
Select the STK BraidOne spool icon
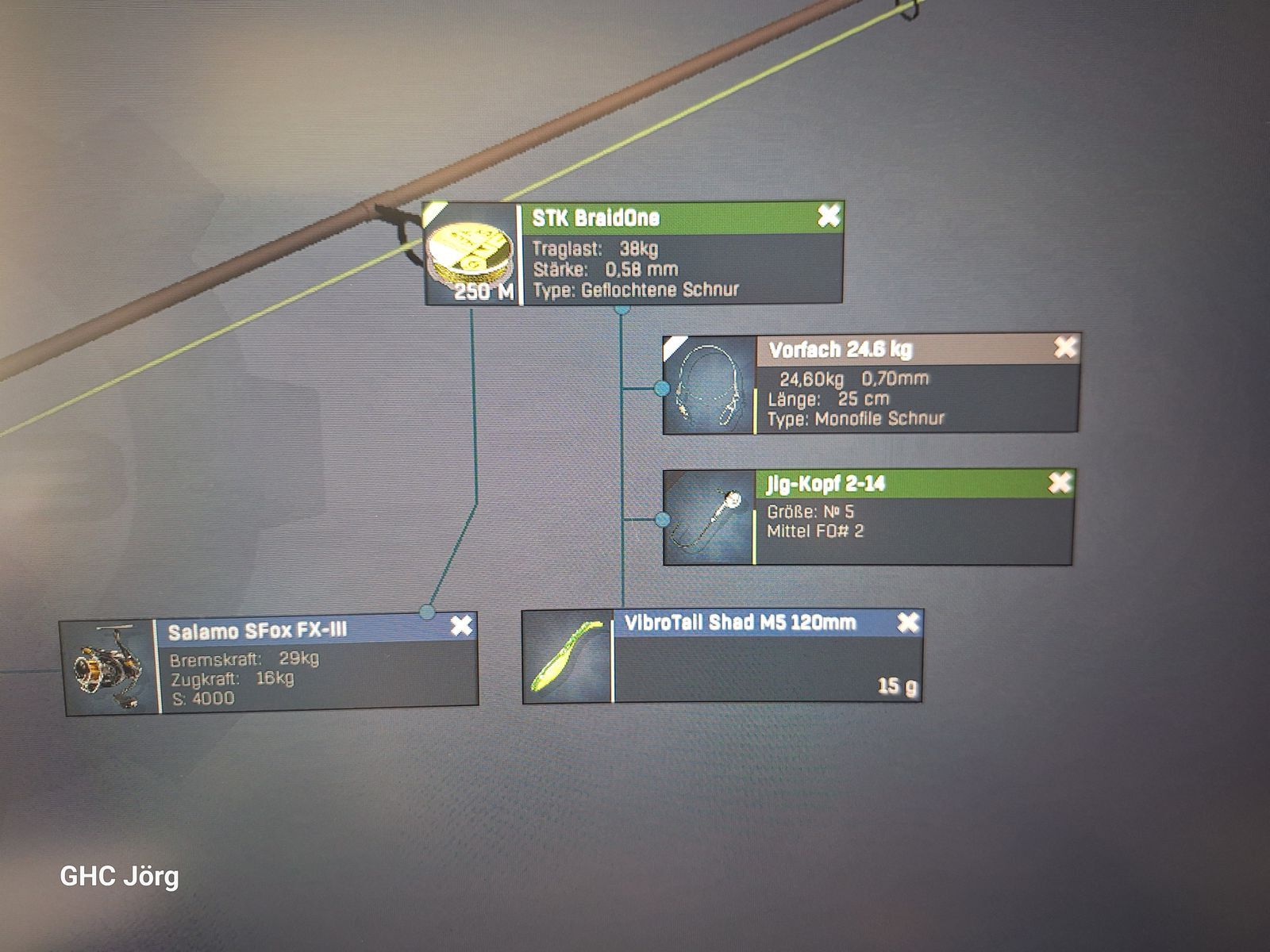(x=471, y=255)
